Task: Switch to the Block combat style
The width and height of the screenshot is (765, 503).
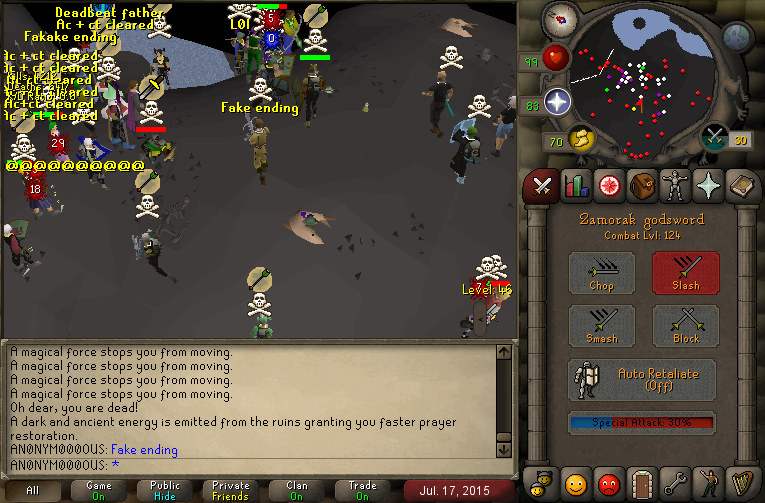Action: point(685,326)
